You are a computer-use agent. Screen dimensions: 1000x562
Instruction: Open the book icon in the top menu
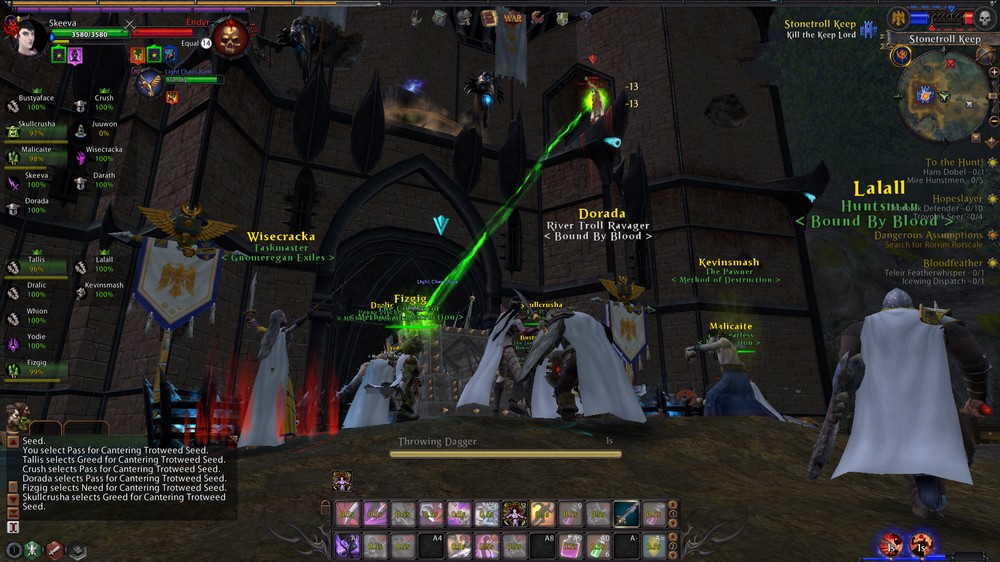point(488,17)
